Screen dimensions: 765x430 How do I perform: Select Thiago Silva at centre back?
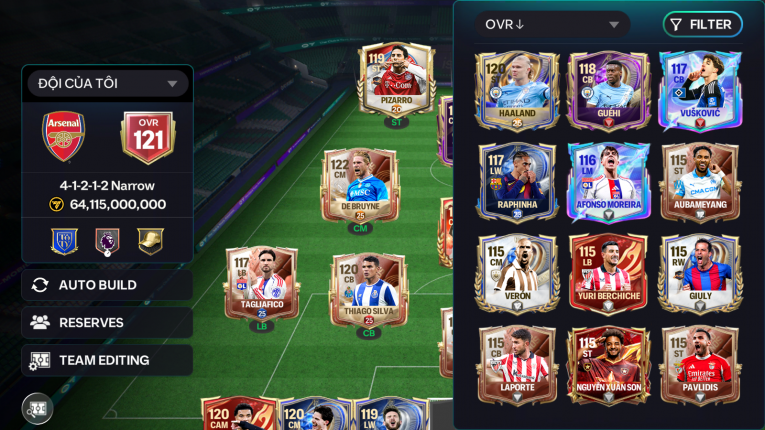click(368, 292)
